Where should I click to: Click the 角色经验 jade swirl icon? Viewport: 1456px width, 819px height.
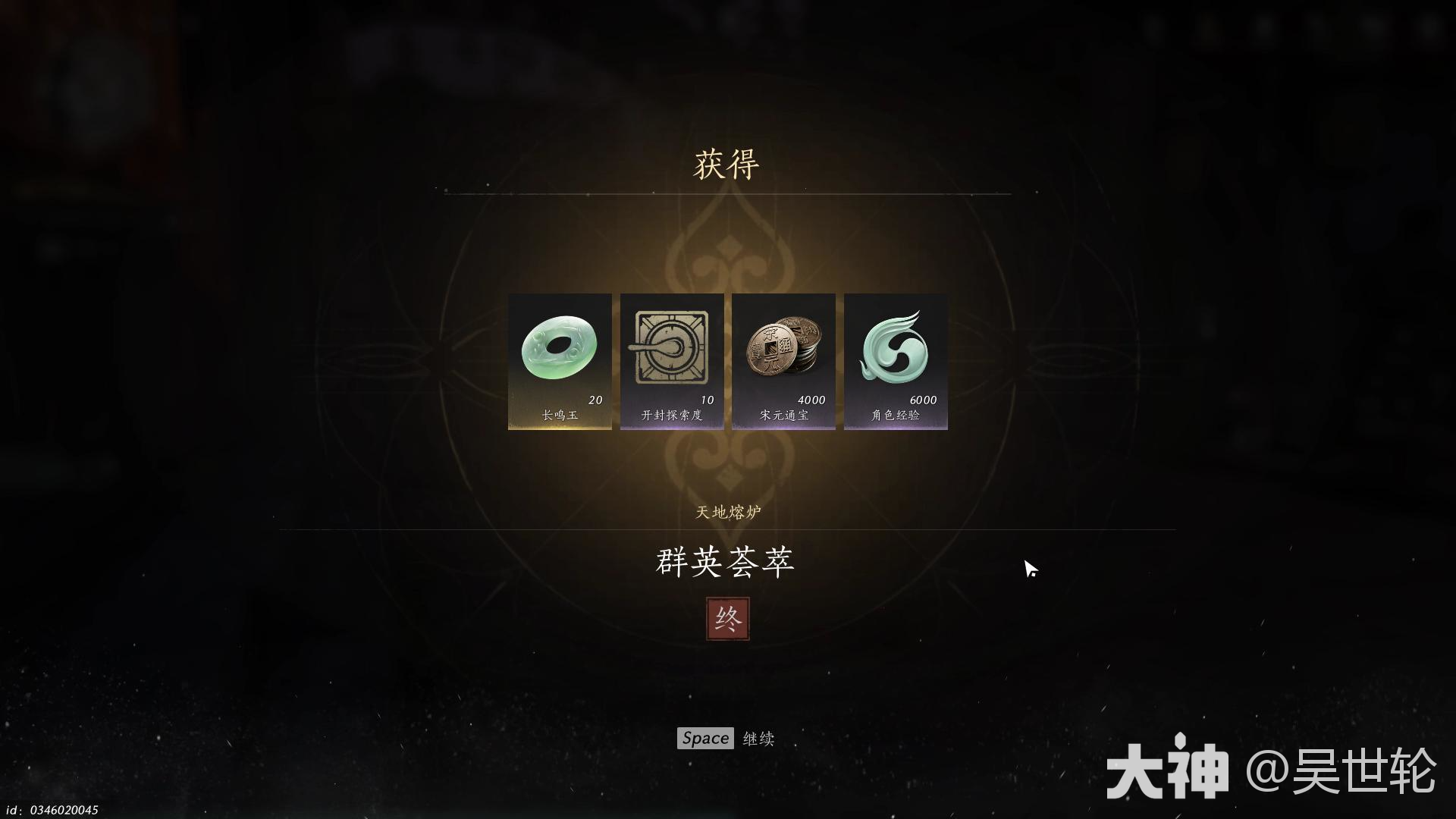tap(895, 345)
